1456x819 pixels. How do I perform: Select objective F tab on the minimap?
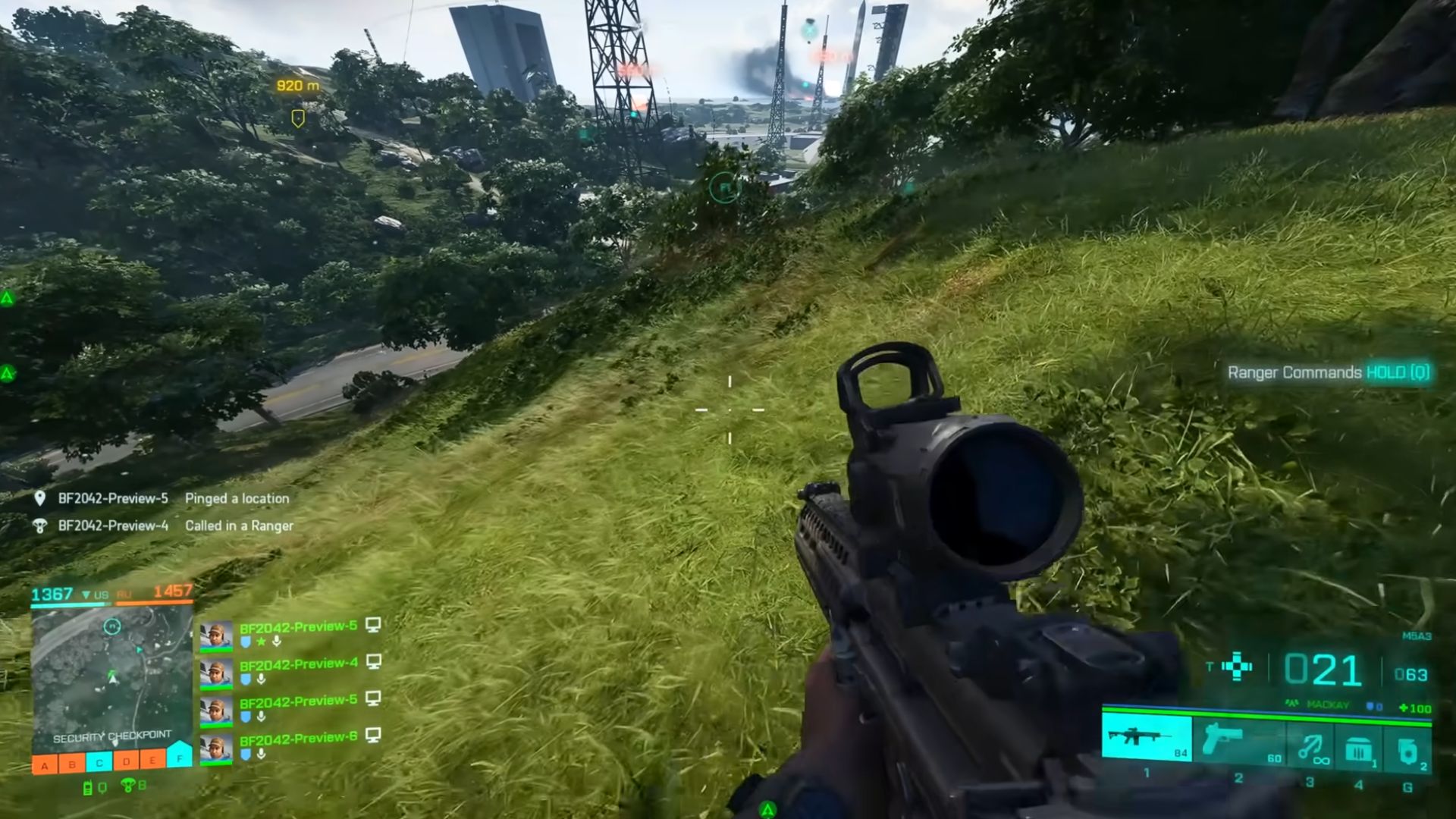click(179, 759)
